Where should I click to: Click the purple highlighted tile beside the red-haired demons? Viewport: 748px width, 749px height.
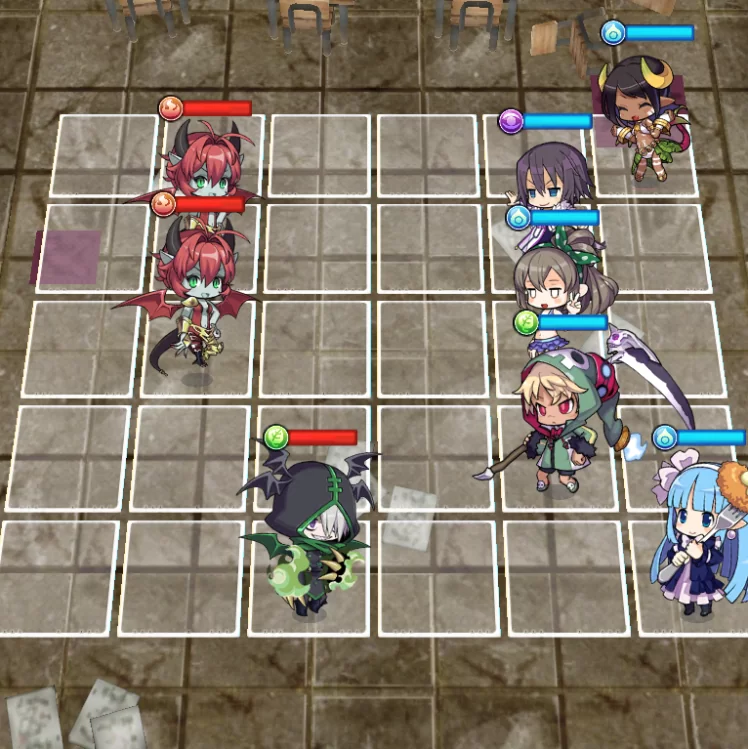pos(67,257)
